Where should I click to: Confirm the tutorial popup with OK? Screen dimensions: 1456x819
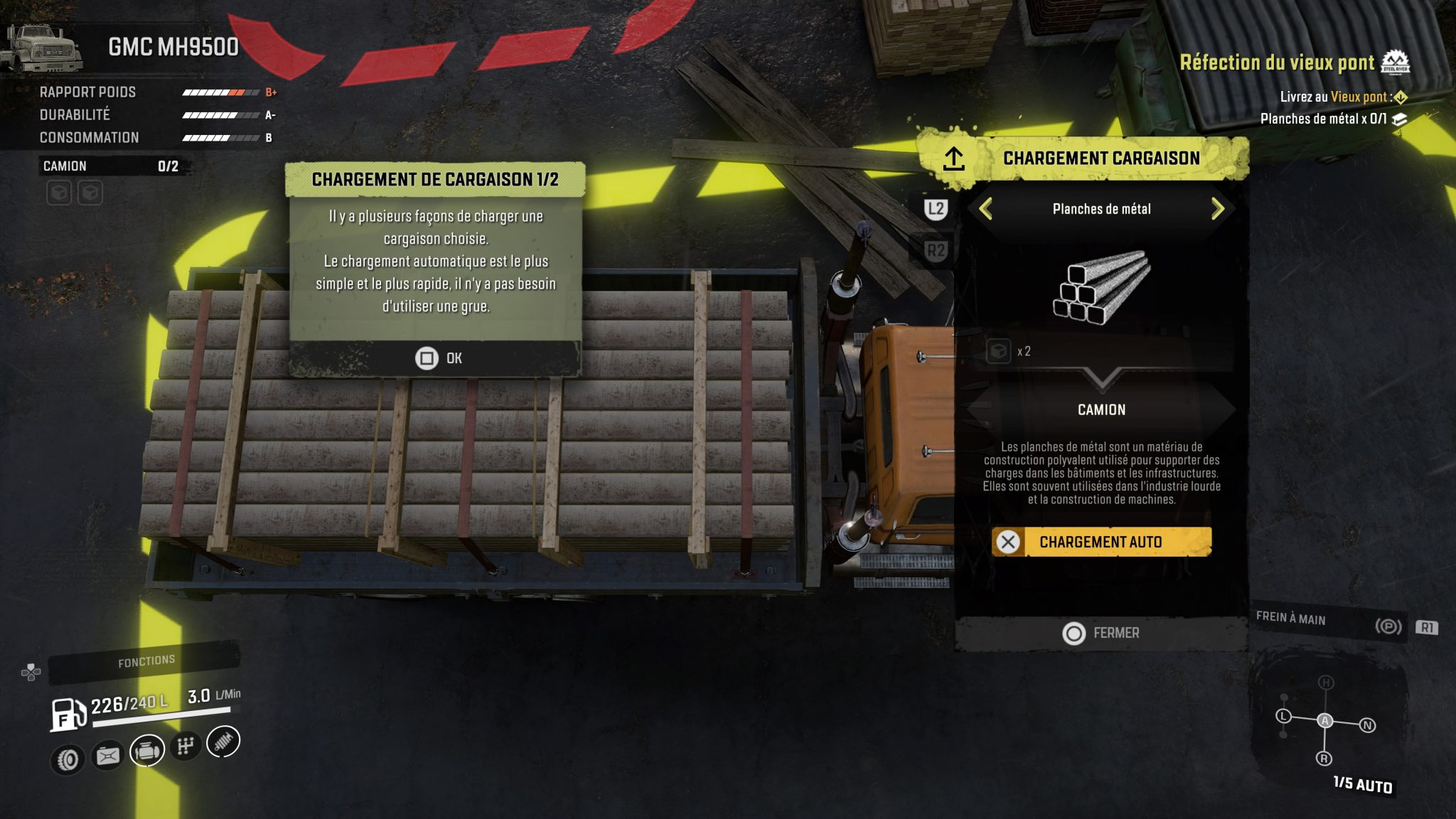(x=438, y=358)
